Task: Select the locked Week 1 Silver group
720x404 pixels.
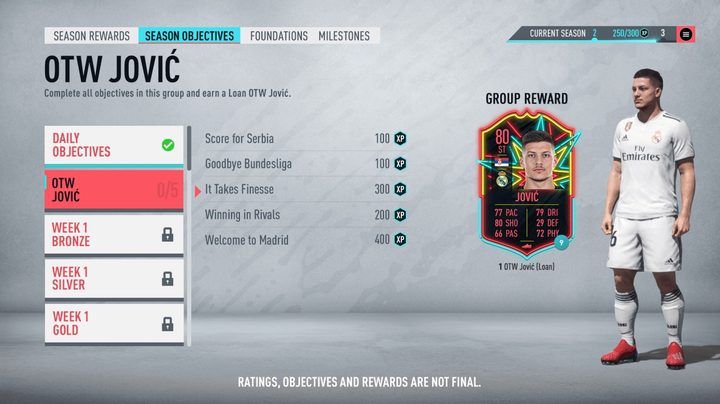Action: tap(114, 279)
